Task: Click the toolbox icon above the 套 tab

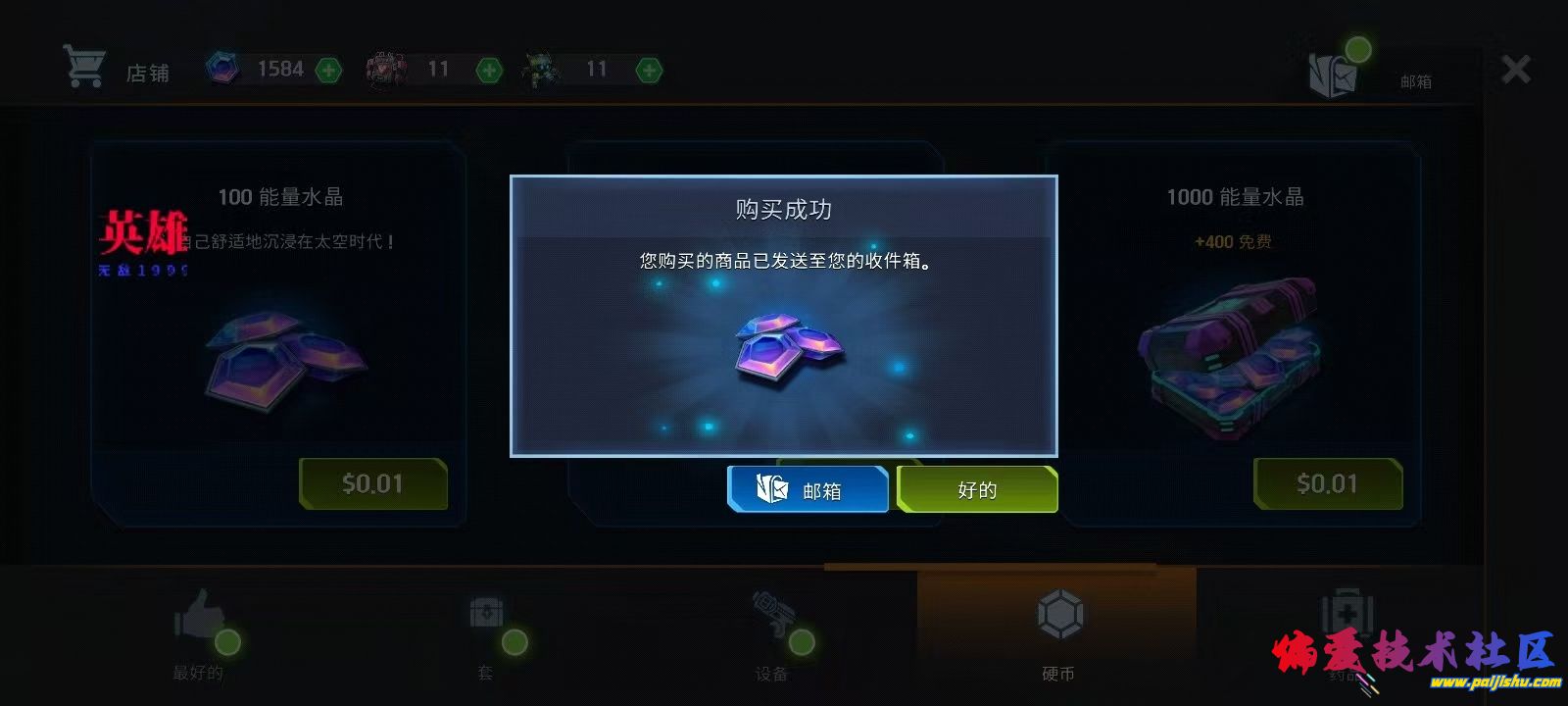Action: 486,613
